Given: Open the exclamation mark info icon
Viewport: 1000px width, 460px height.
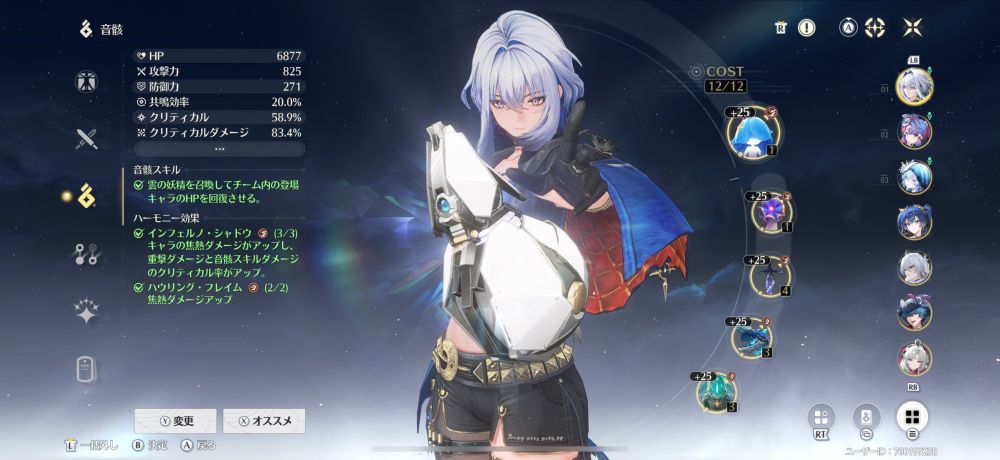Looking at the screenshot, I should [x=806, y=28].
